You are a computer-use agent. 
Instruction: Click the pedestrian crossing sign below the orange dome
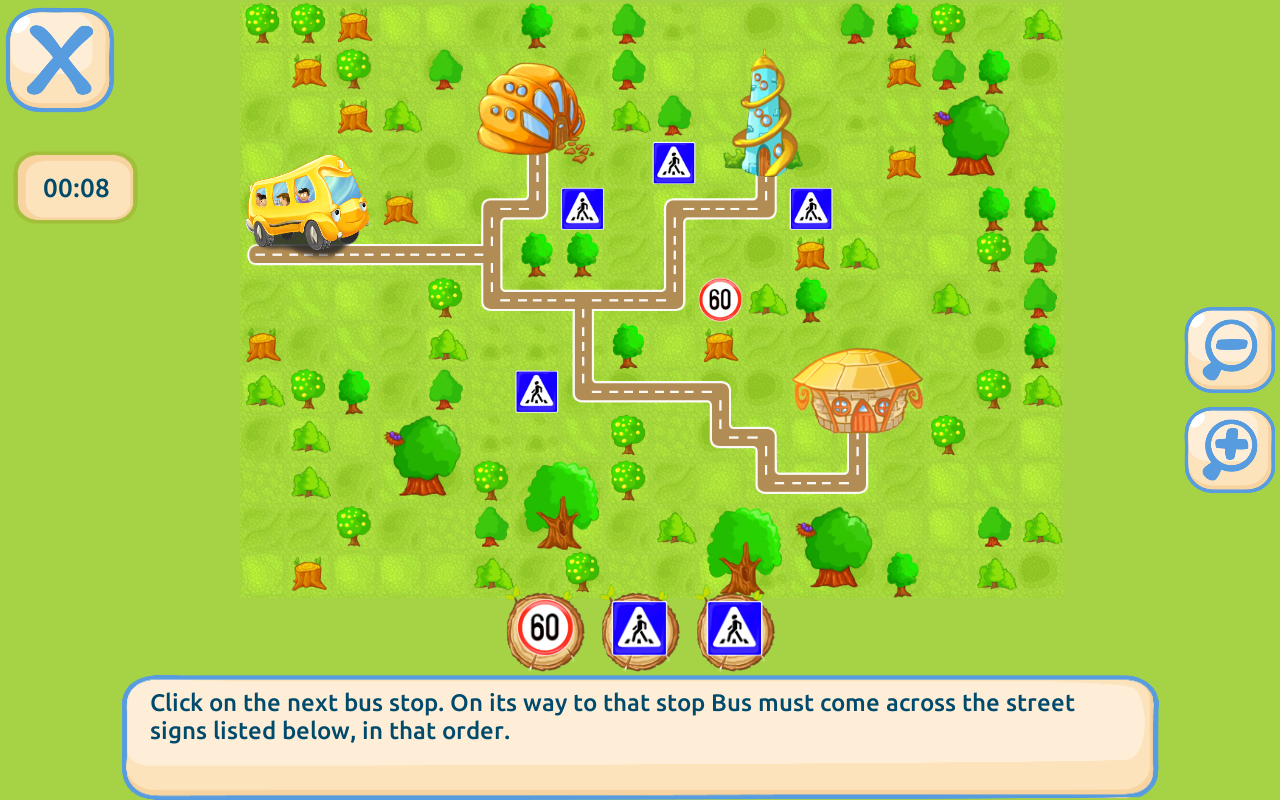click(x=581, y=207)
